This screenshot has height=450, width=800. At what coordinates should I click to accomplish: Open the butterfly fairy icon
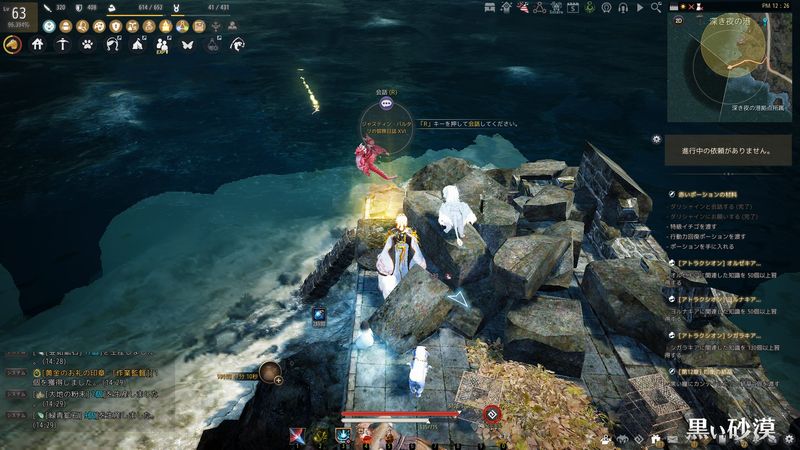point(187,44)
